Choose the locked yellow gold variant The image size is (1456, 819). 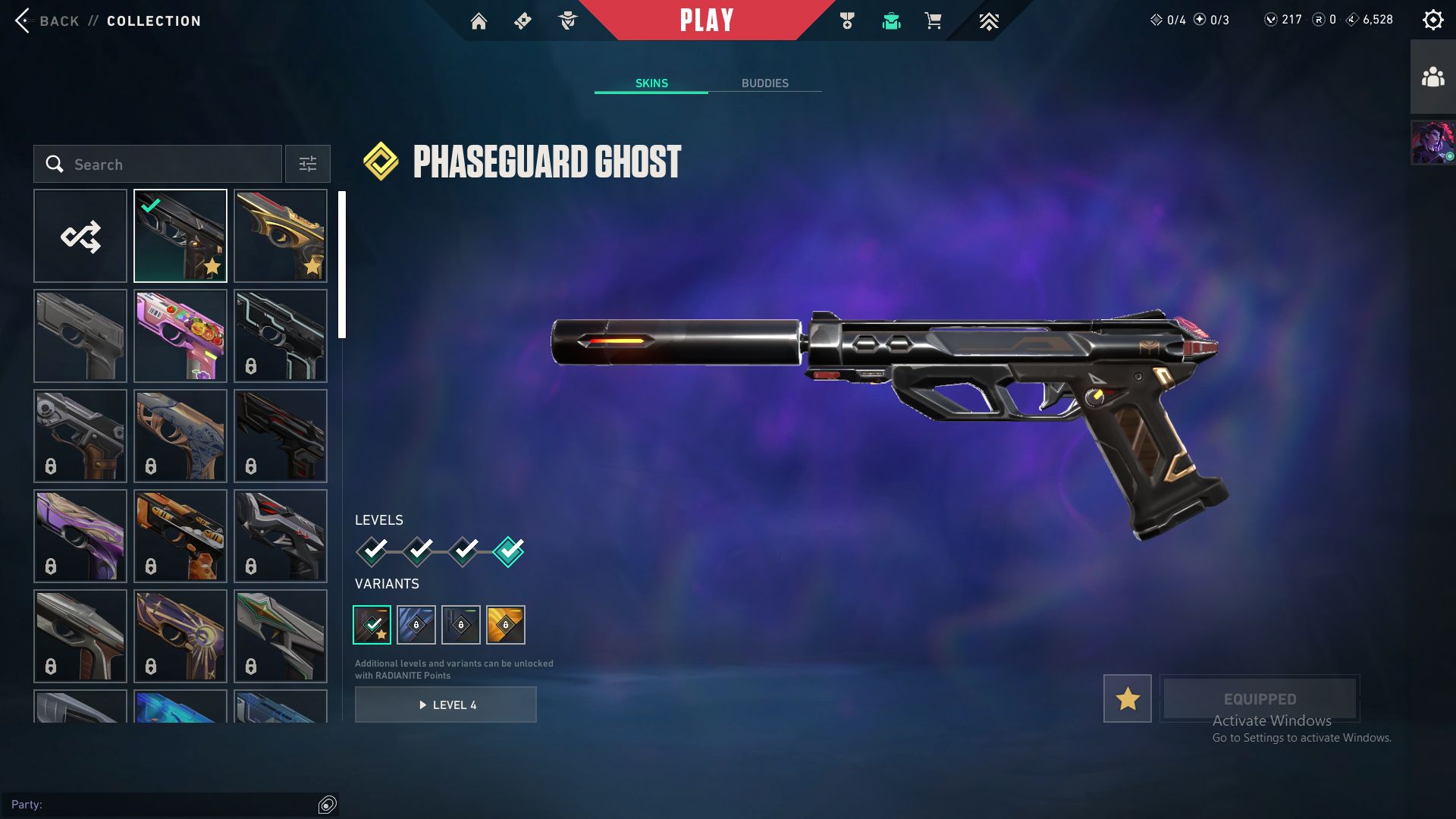tap(506, 625)
